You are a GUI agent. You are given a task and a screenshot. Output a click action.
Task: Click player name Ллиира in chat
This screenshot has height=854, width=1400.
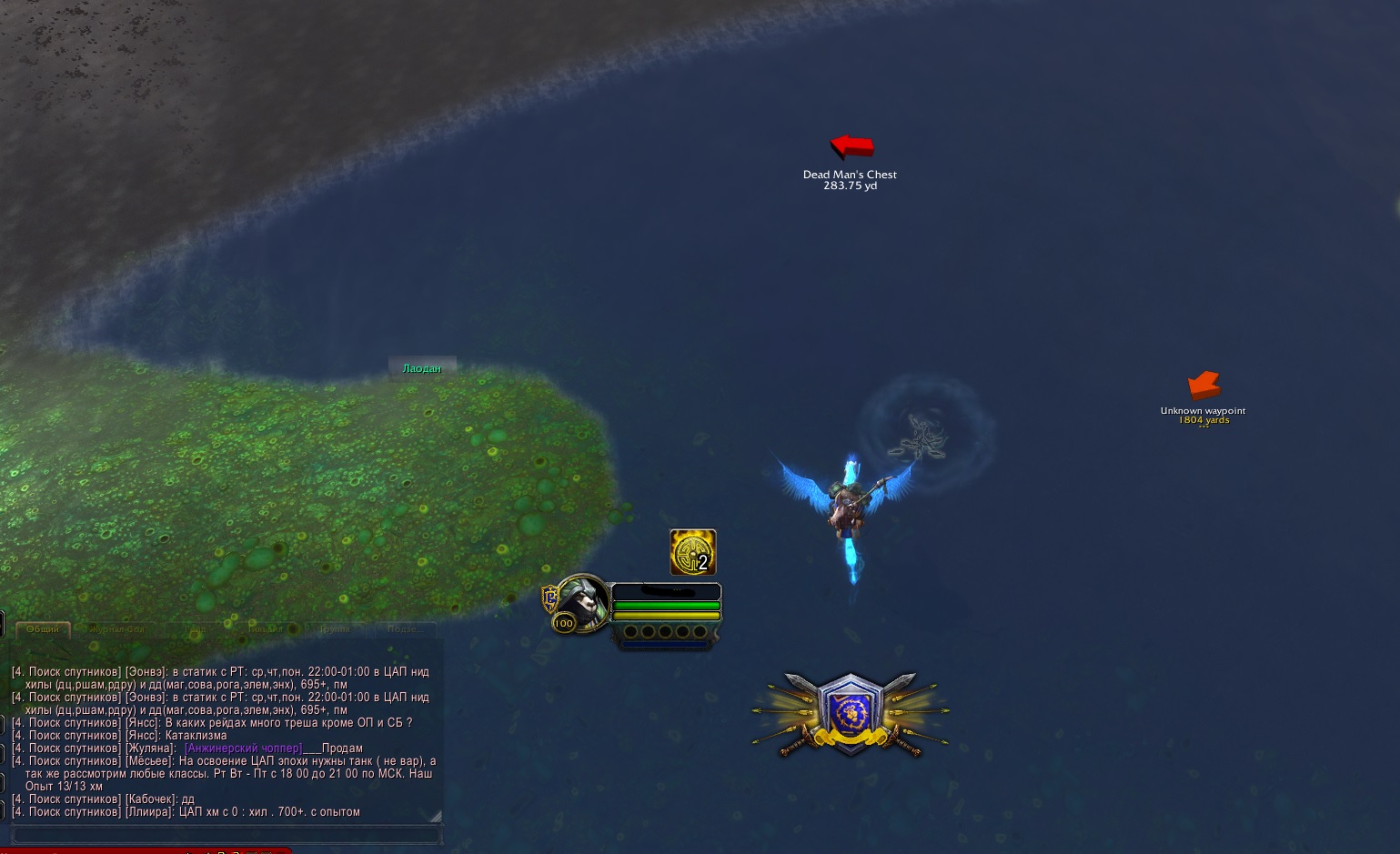click(147, 812)
